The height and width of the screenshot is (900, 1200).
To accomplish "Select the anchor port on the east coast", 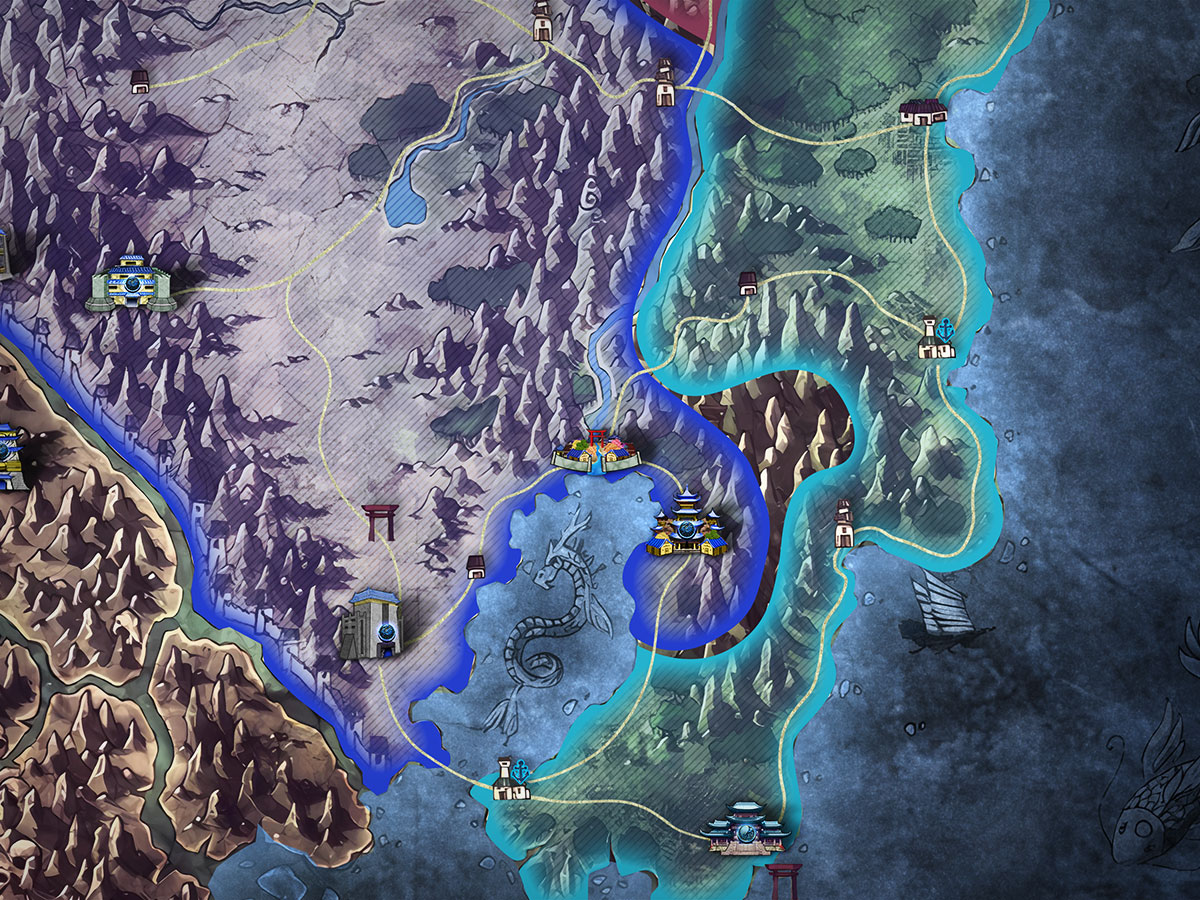I will (x=936, y=338).
